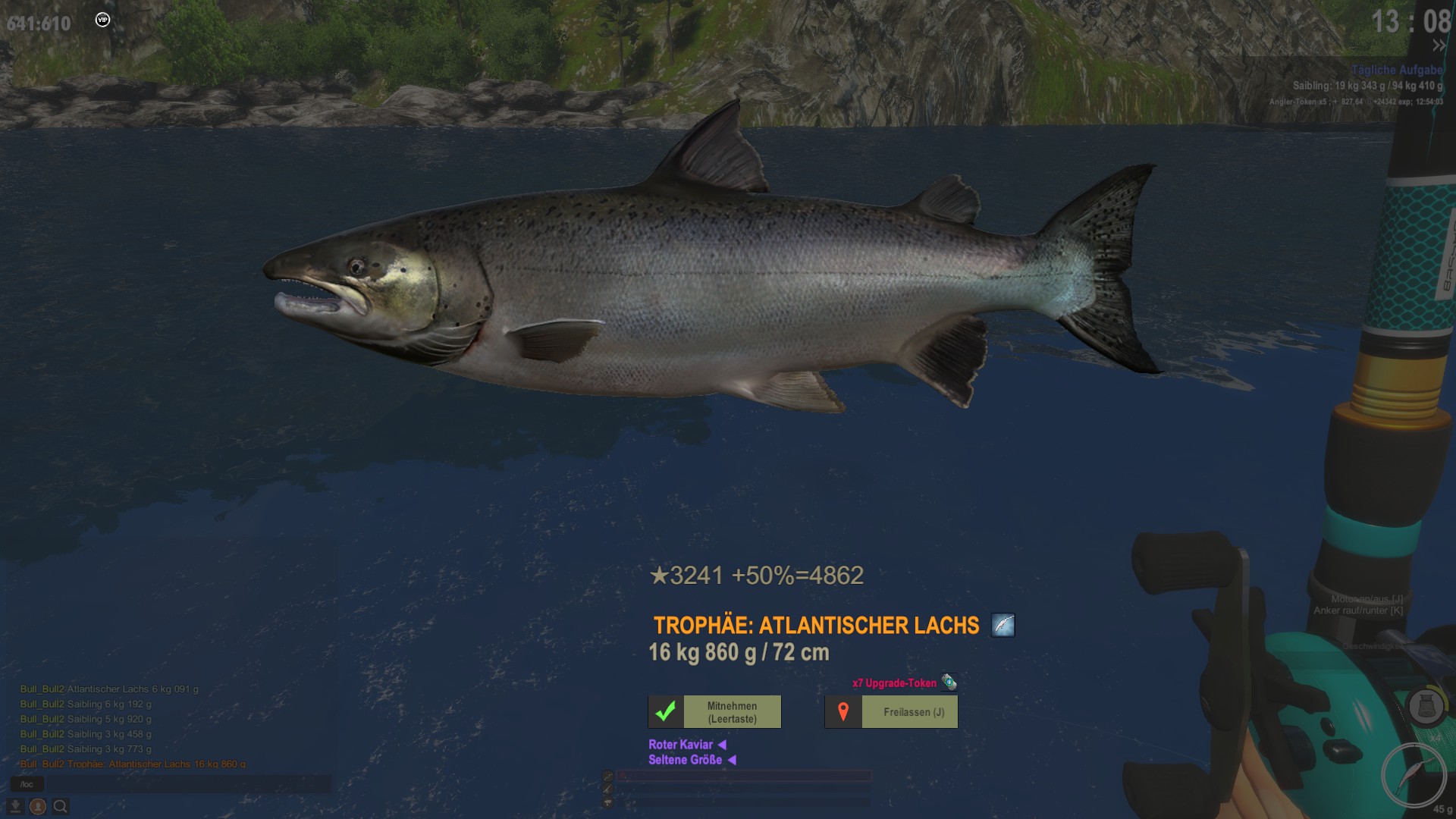Select the Roter Kaviar tag

pos(681,745)
